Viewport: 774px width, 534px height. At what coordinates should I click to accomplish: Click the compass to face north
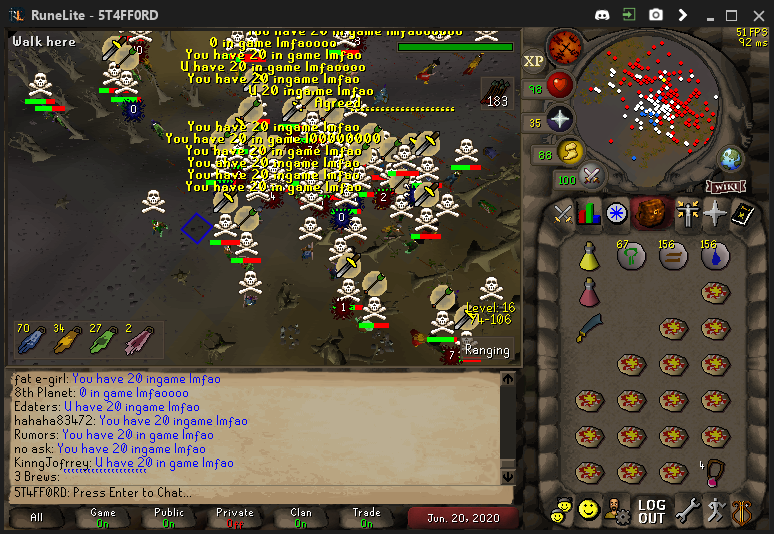pyautogui.click(x=565, y=44)
